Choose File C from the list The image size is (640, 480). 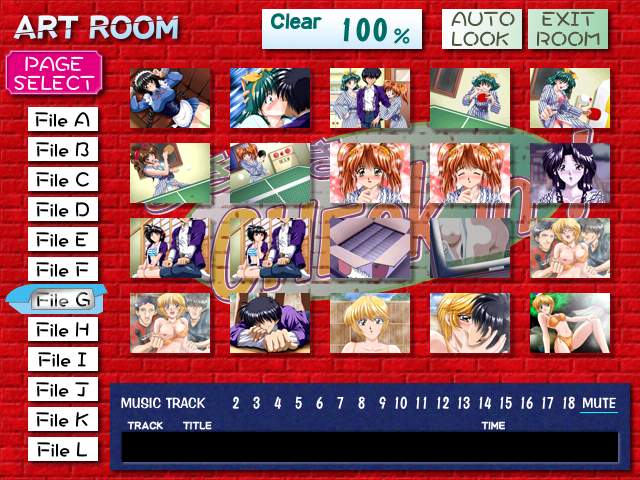point(62,181)
